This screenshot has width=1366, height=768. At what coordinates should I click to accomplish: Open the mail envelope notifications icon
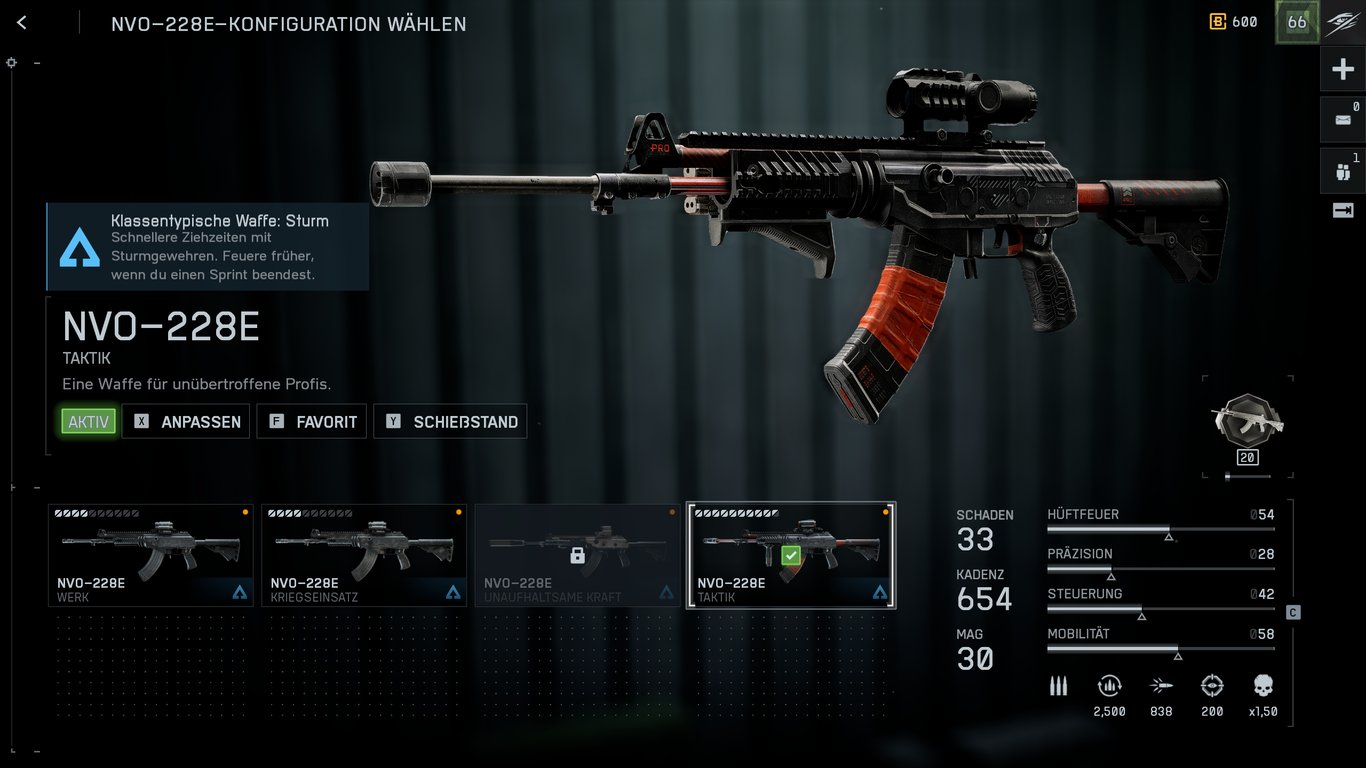click(x=1342, y=120)
